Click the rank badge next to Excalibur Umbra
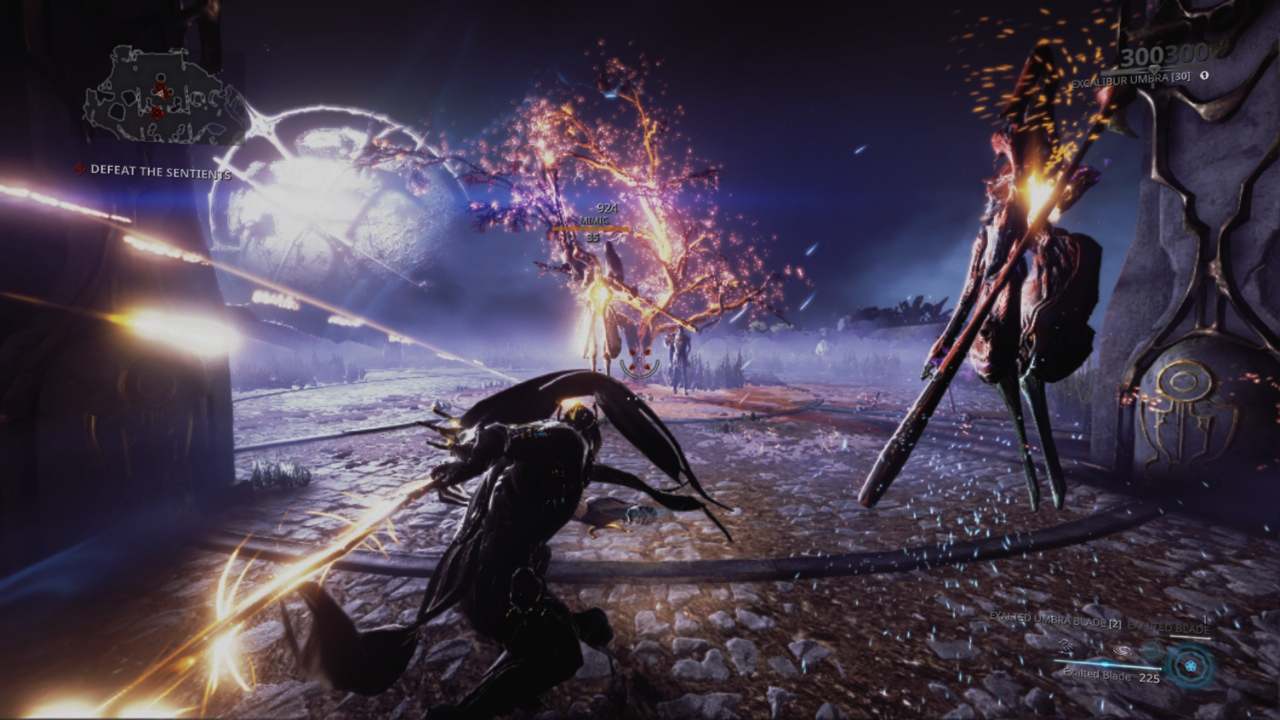The width and height of the screenshot is (1280, 720). click(1205, 75)
